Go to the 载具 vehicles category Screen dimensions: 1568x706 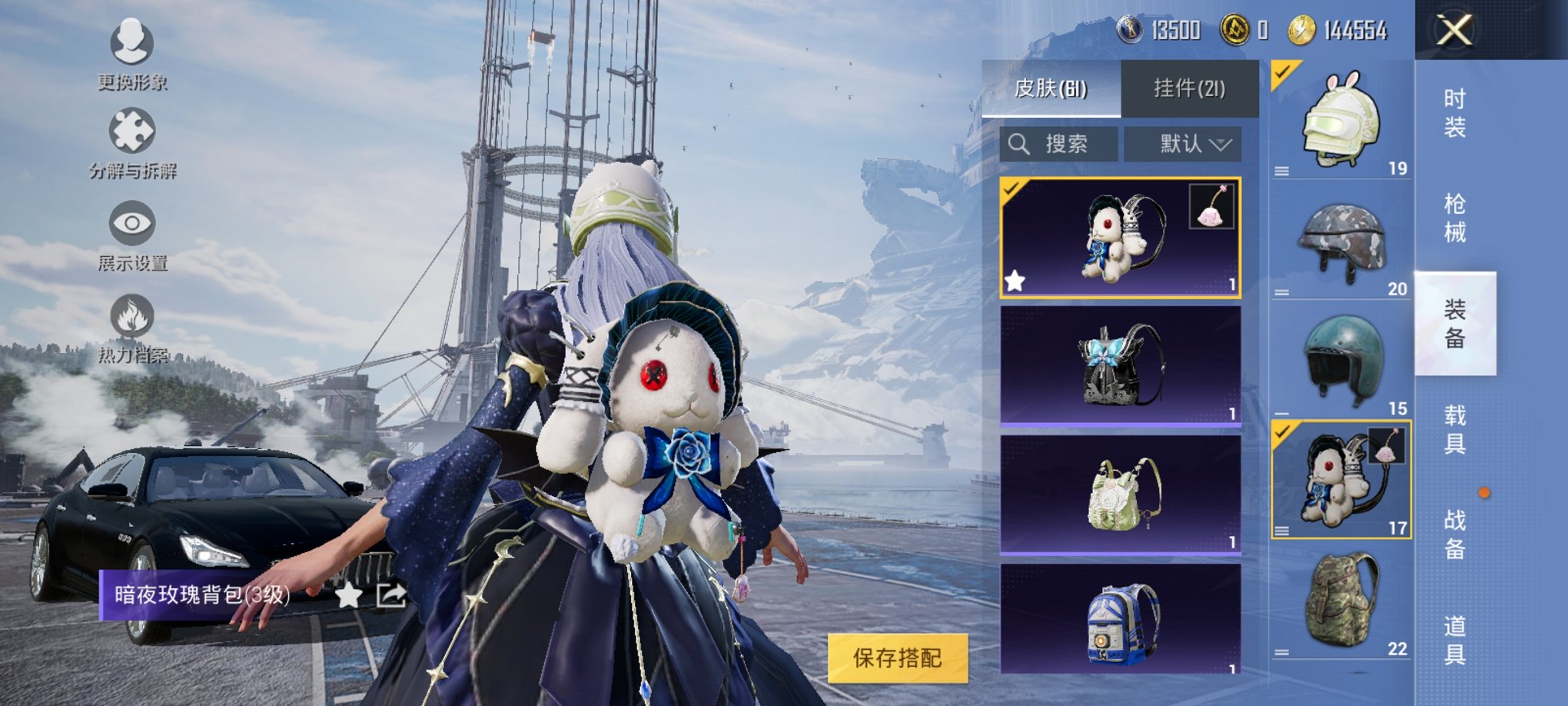(x=1454, y=429)
